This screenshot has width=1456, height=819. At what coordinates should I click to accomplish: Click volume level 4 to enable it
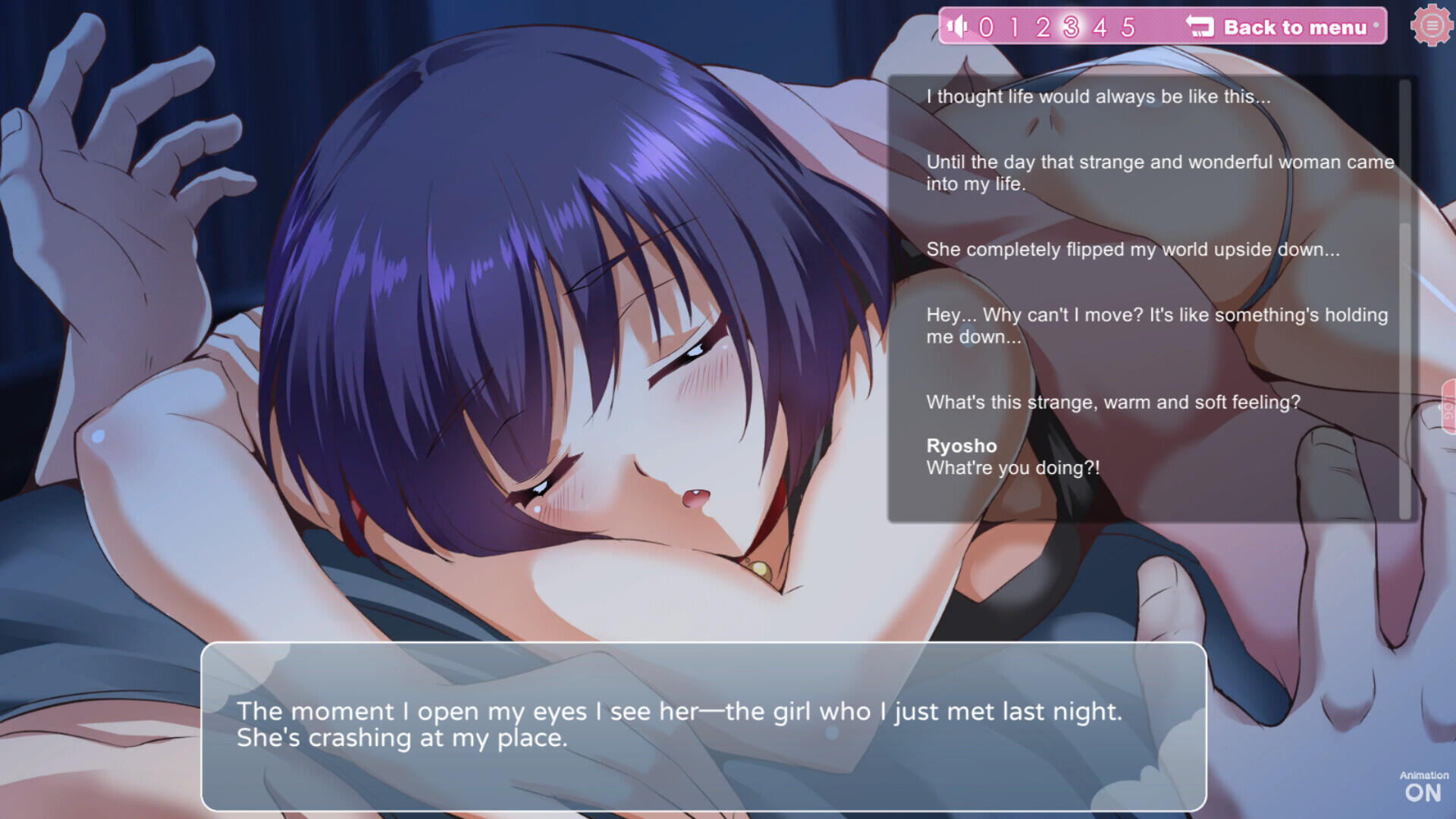click(1101, 27)
